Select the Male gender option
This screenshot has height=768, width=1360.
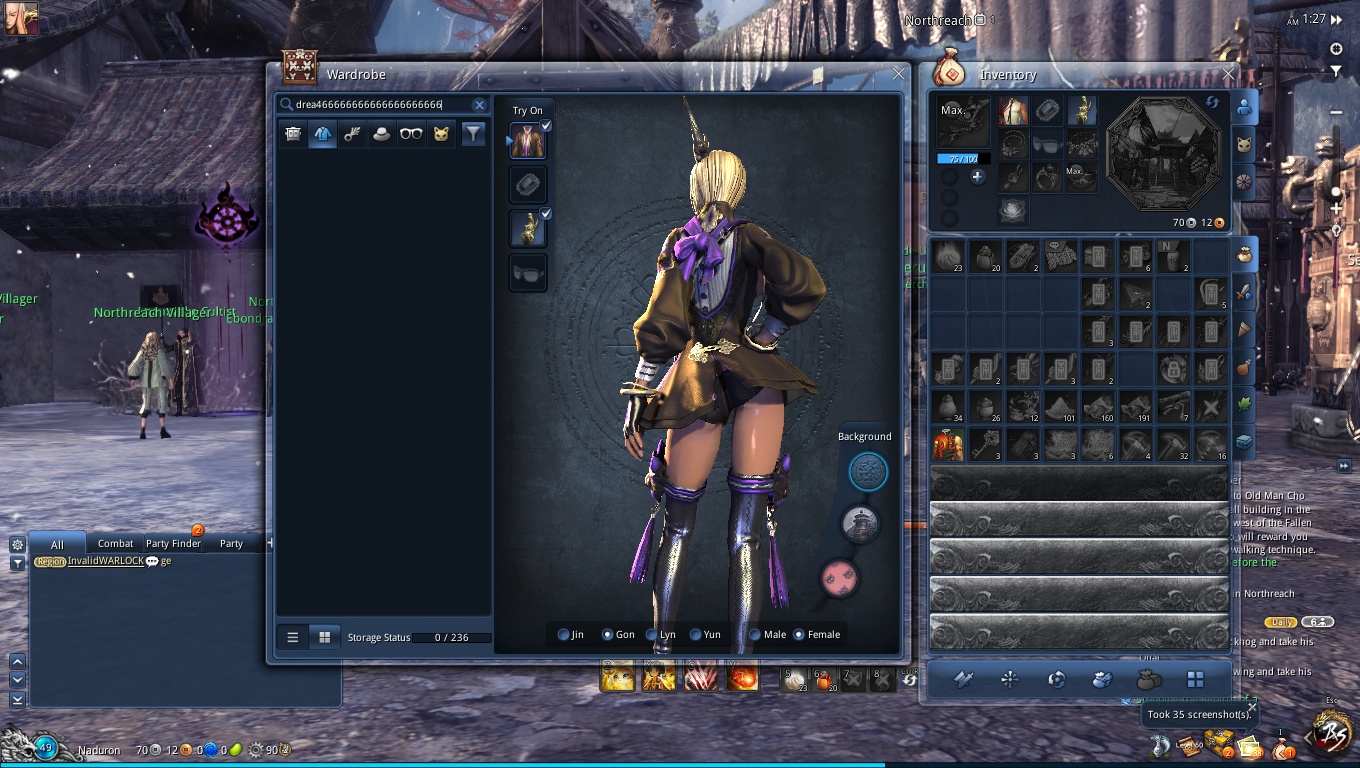click(755, 635)
